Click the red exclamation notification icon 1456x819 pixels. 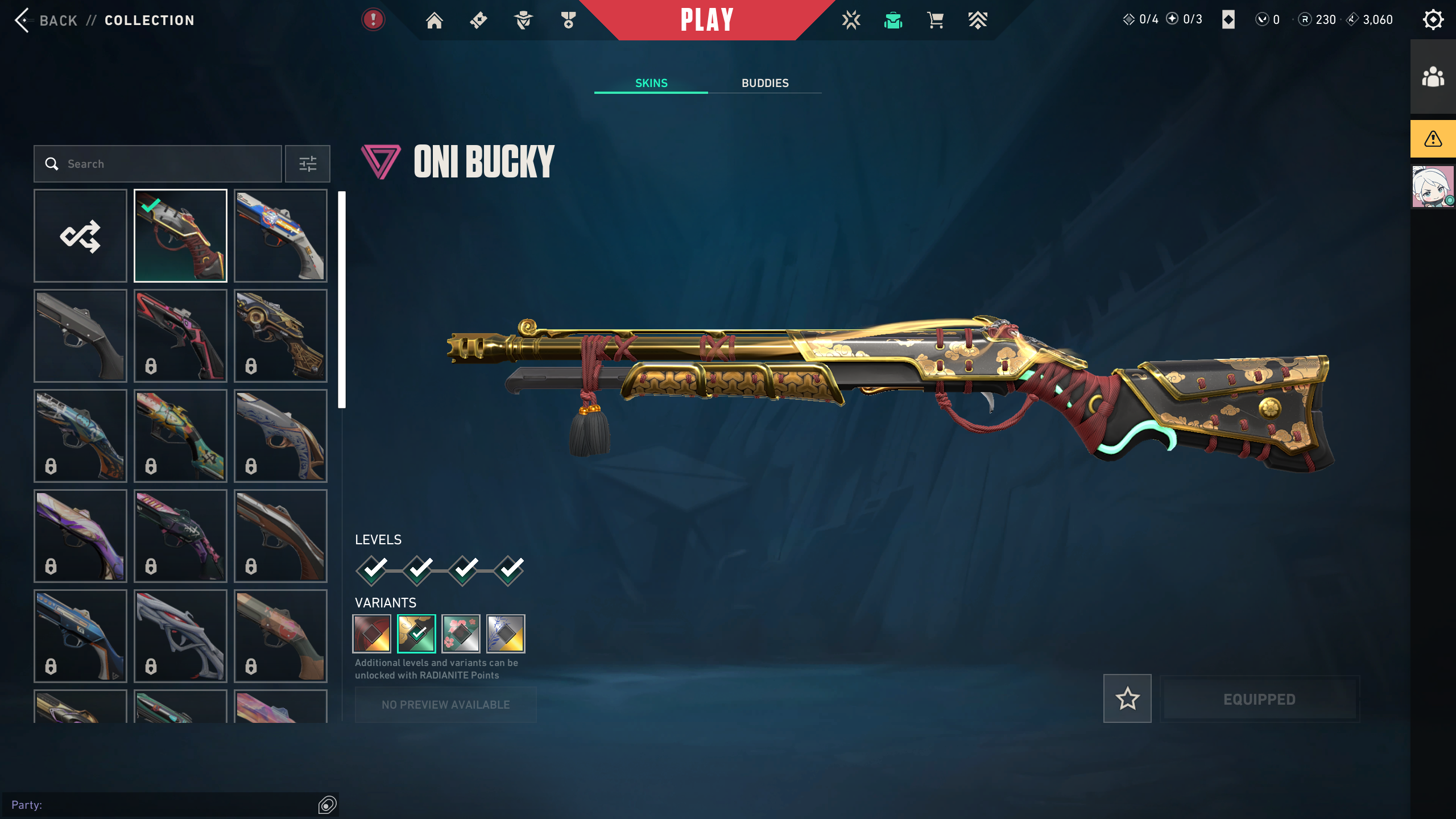373,20
